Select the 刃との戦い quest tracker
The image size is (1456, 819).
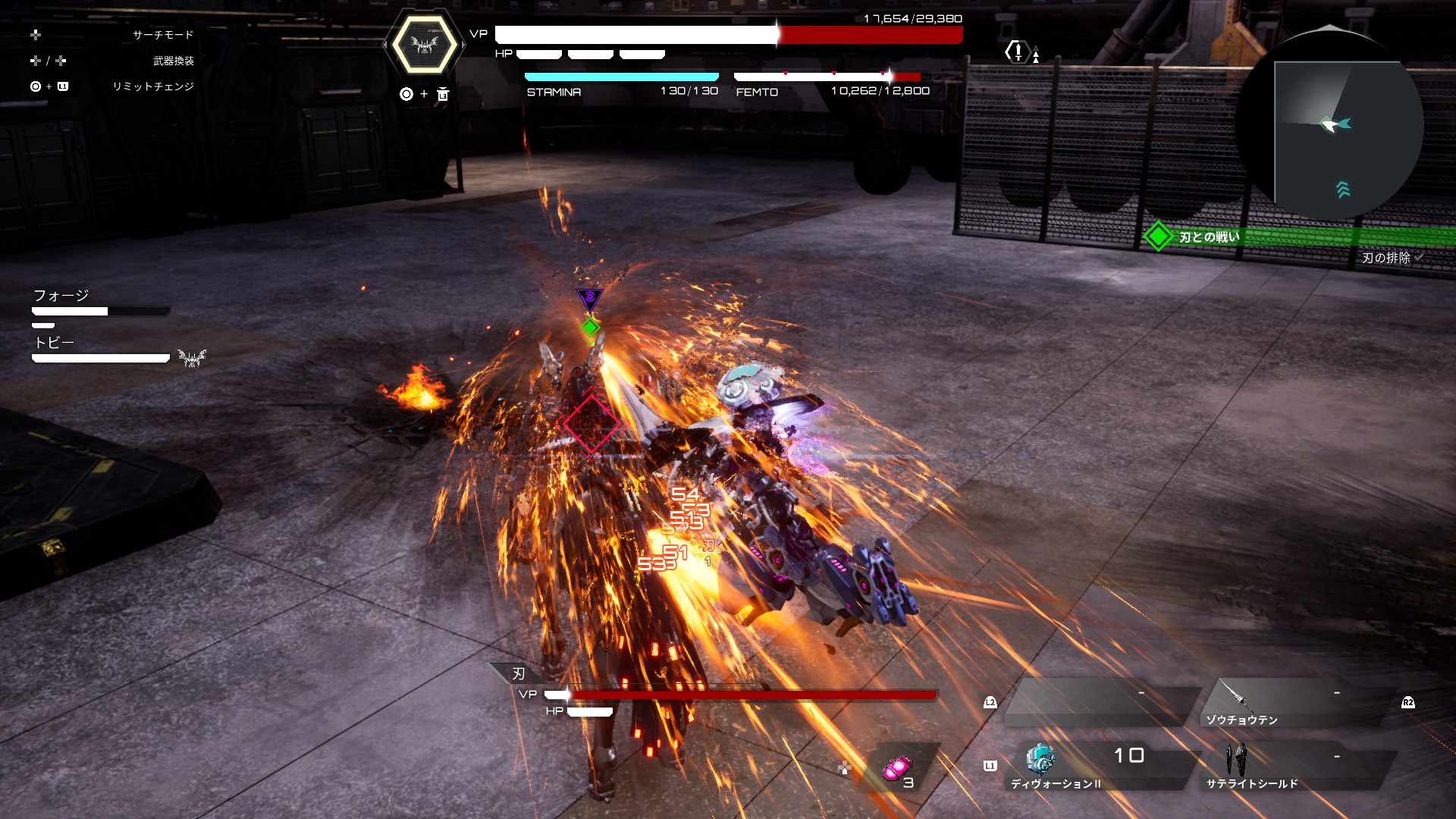(1209, 237)
